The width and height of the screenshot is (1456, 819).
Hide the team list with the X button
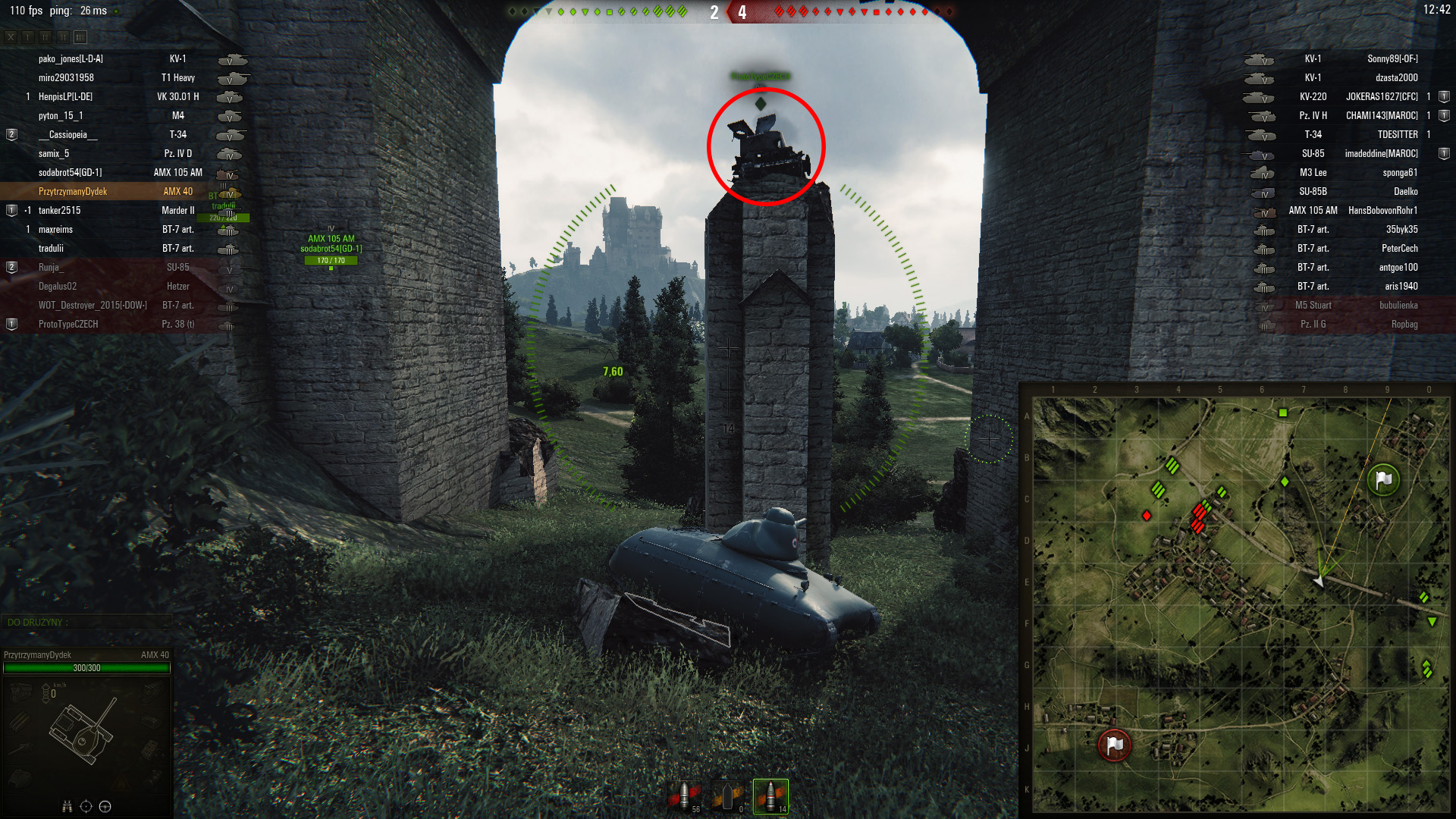click(11, 36)
